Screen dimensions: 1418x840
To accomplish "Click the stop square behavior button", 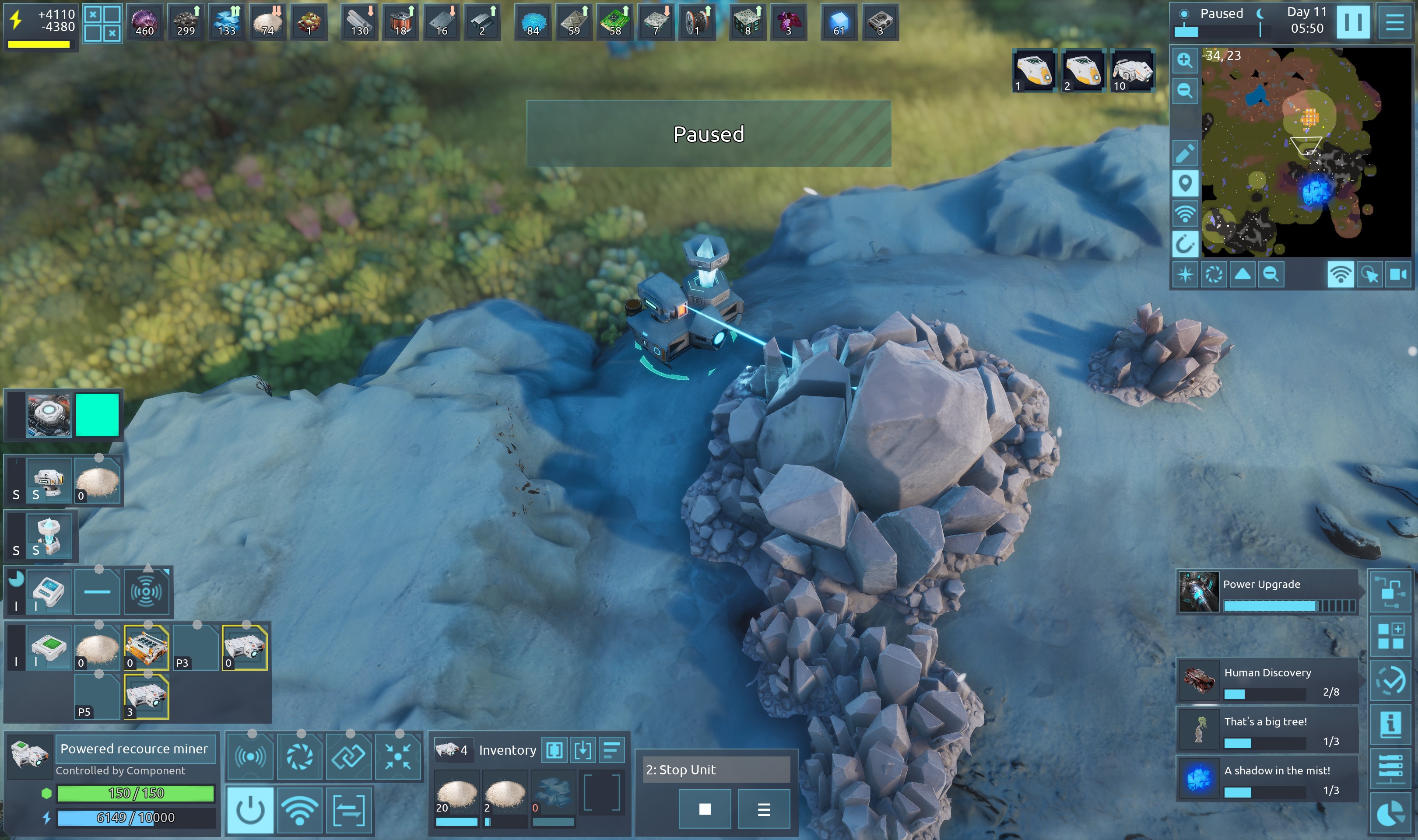I will tap(705, 809).
